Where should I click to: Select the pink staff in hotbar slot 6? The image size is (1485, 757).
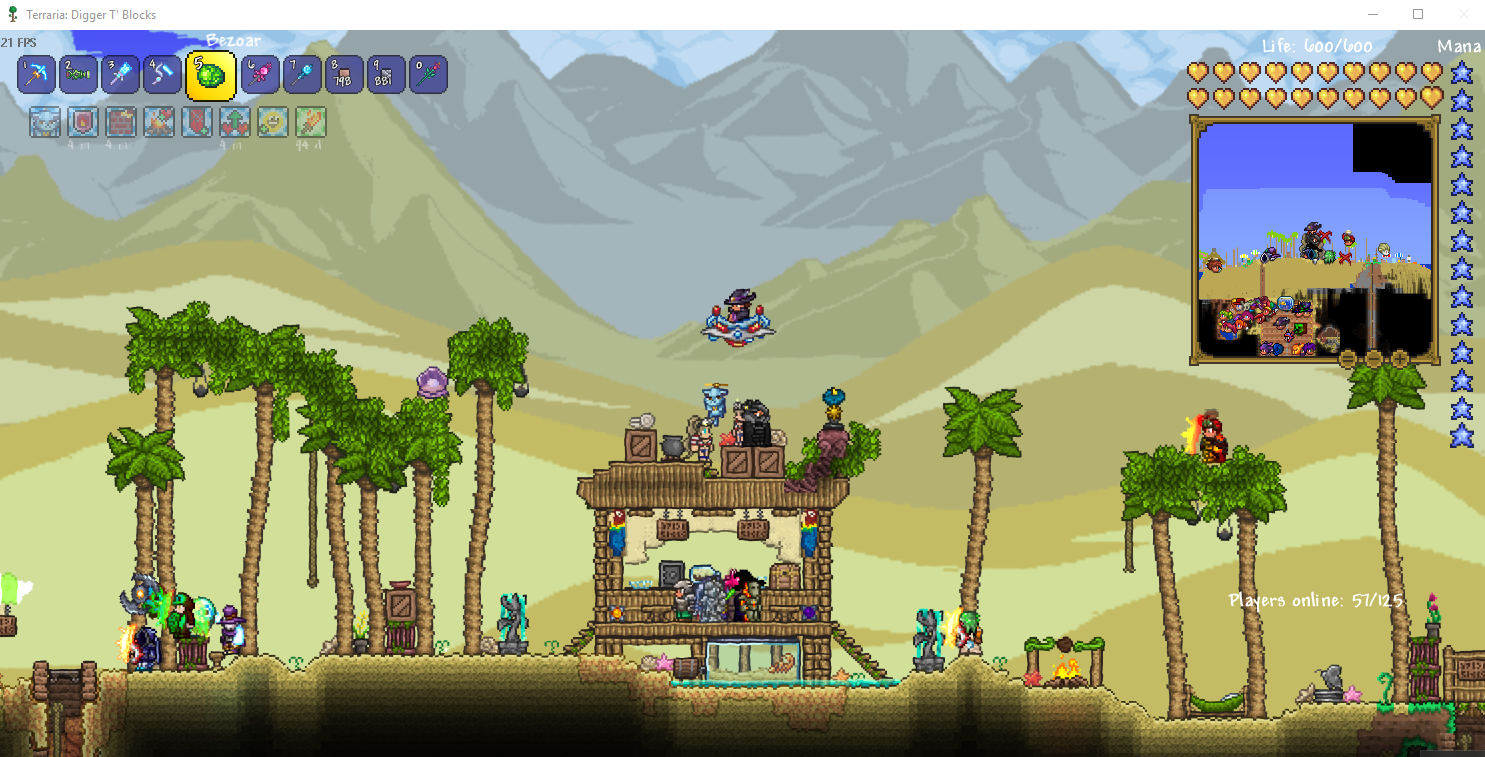pos(259,75)
